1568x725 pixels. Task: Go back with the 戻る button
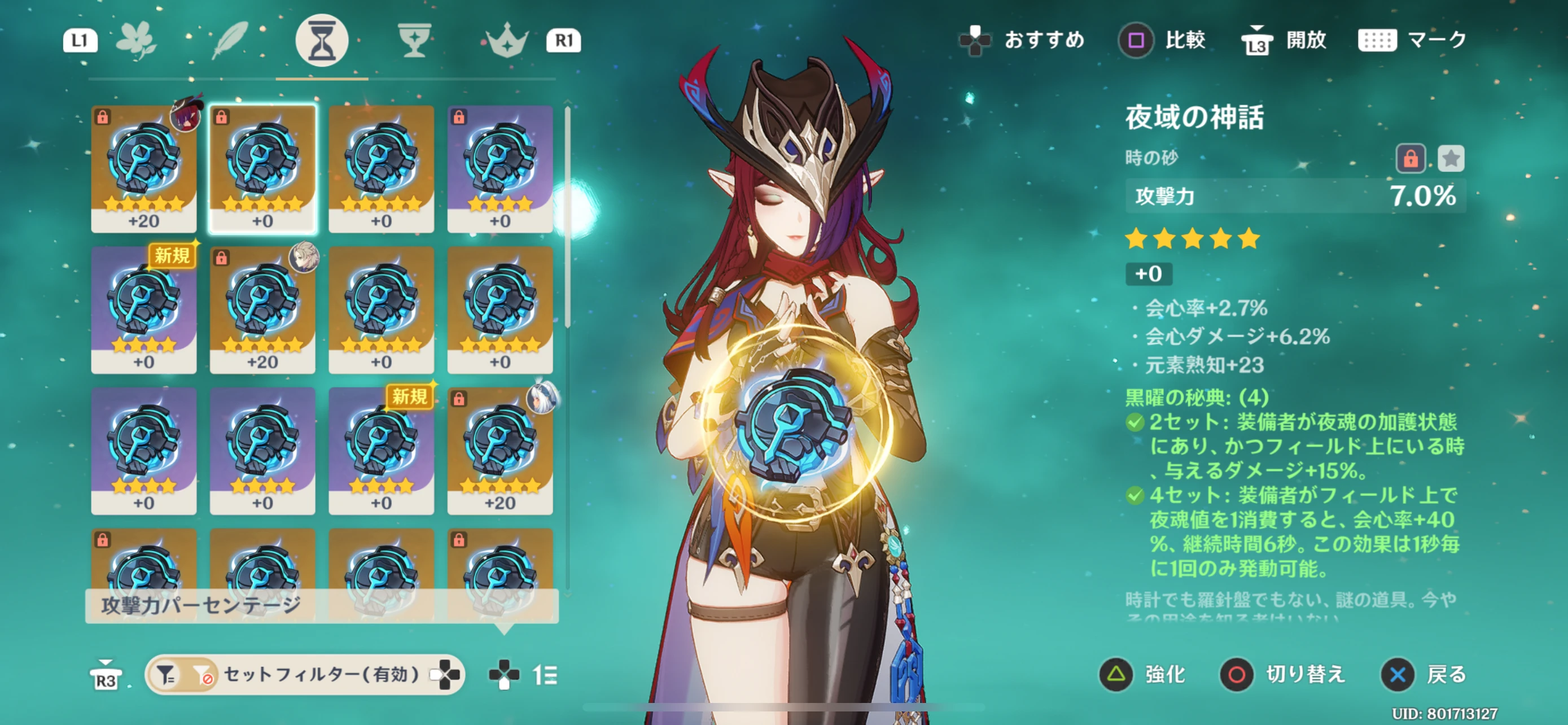coord(1423,675)
